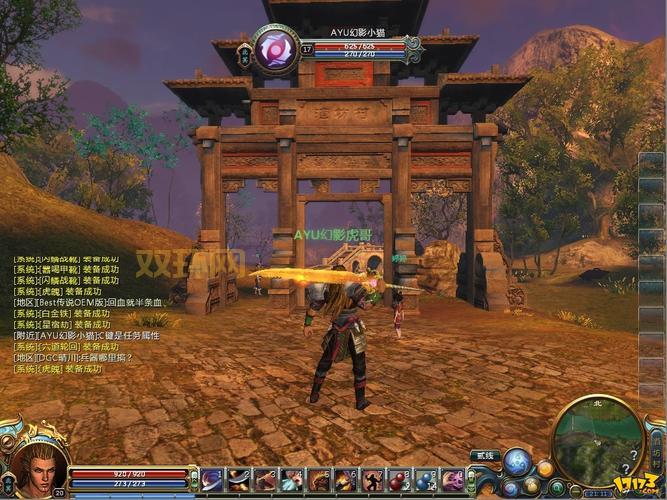This screenshot has height=500, width=667.
Task: Select the target's purple portrait icon
Action: [275, 49]
